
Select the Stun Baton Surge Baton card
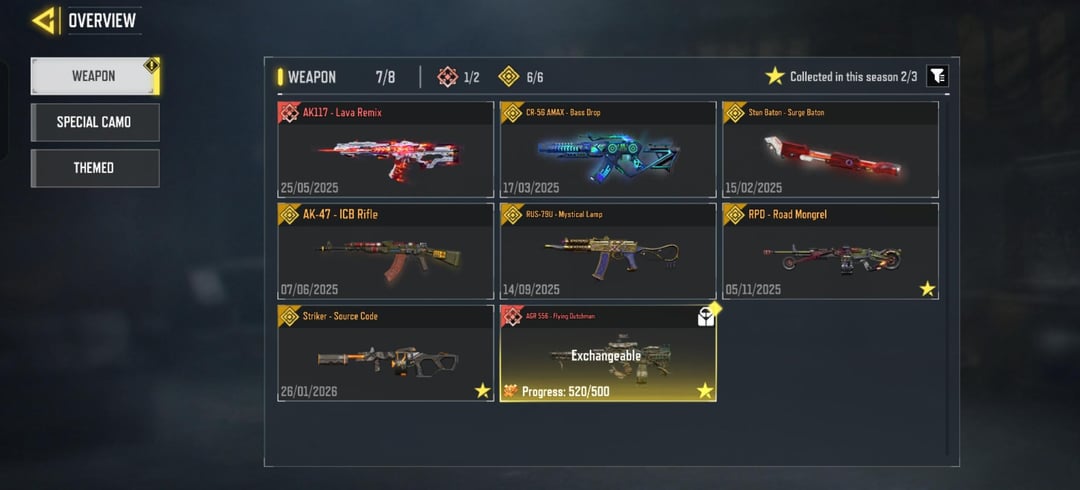(x=830, y=150)
